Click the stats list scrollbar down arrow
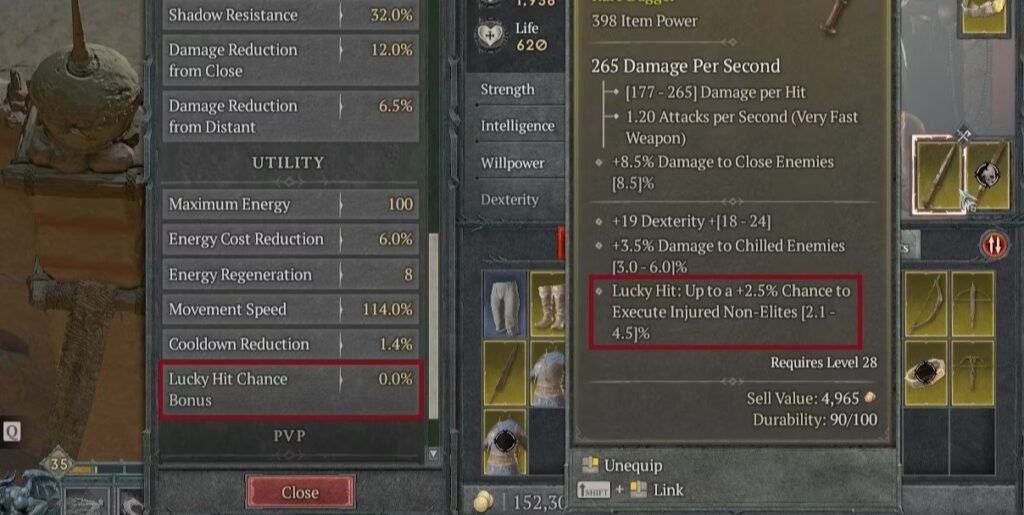 [433, 454]
